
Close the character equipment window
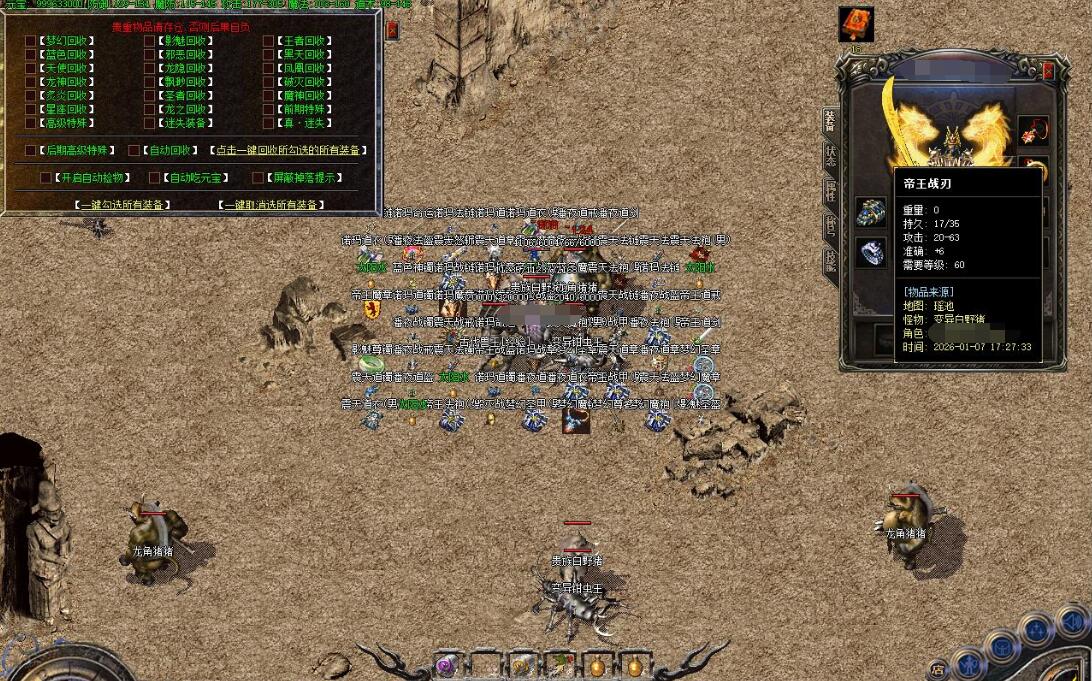(x=1048, y=71)
